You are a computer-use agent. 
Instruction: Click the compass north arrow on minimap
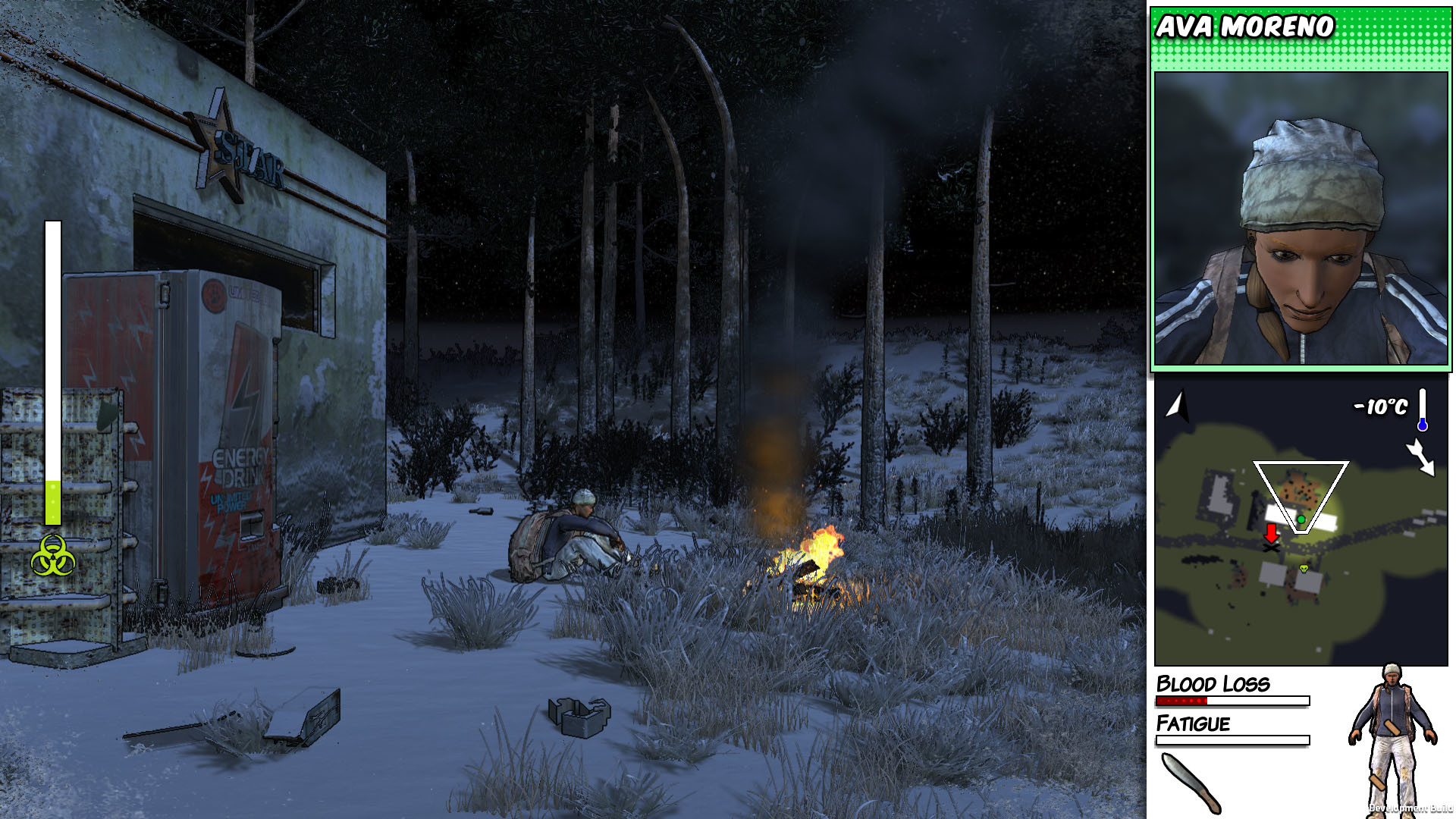click(1177, 406)
